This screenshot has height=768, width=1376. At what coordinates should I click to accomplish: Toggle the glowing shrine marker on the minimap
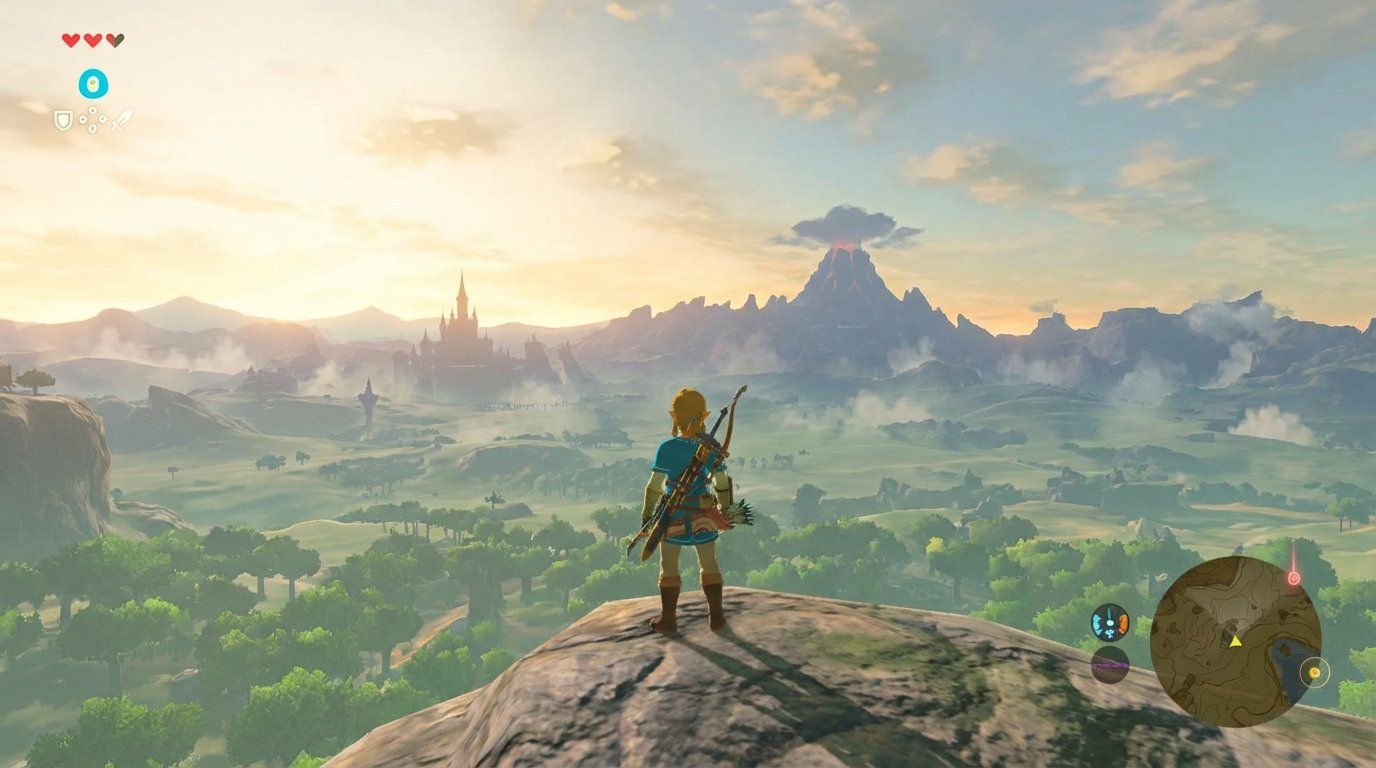(x=1314, y=672)
